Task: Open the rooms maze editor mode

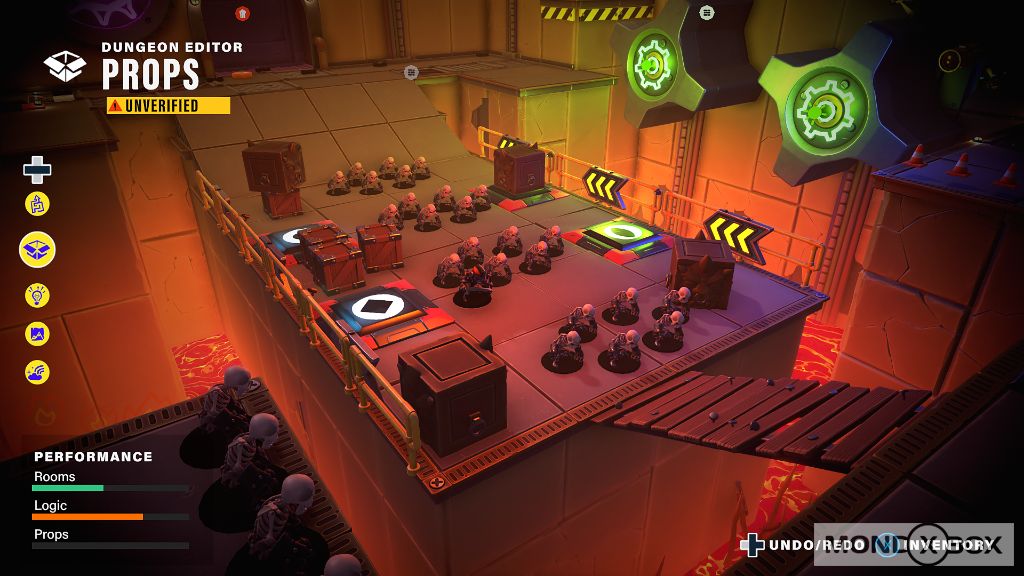Action: coord(37,205)
